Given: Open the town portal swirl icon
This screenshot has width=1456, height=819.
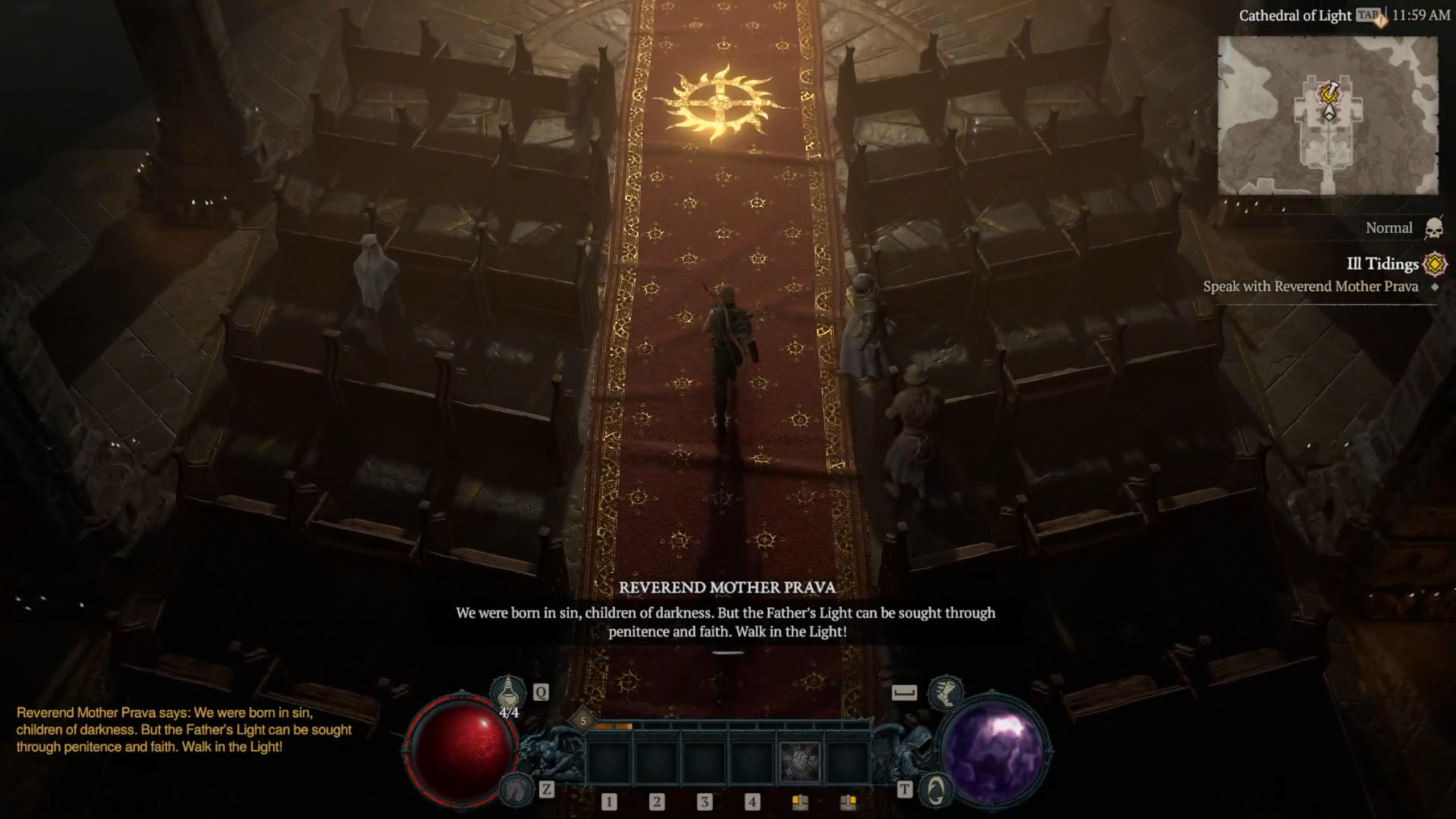Looking at the screenshot, I should click(936, 789).
